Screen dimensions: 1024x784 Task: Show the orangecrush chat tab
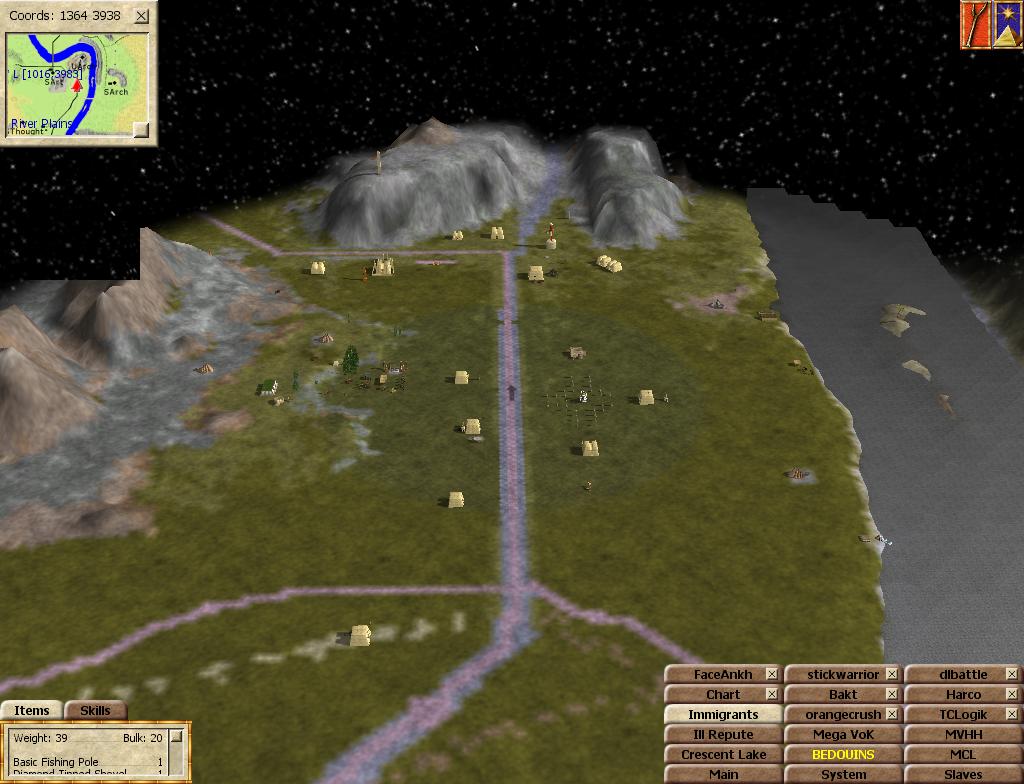[834, 714]
